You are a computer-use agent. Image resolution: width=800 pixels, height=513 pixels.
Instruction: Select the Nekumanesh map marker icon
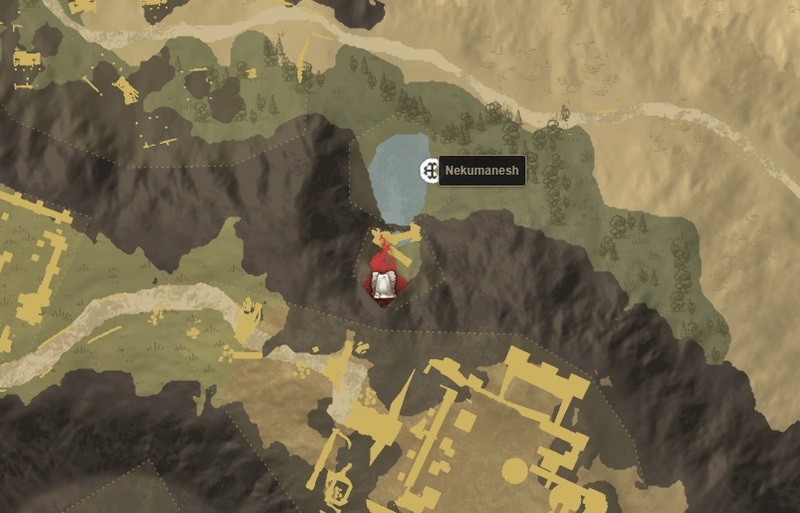click(430, 171)
